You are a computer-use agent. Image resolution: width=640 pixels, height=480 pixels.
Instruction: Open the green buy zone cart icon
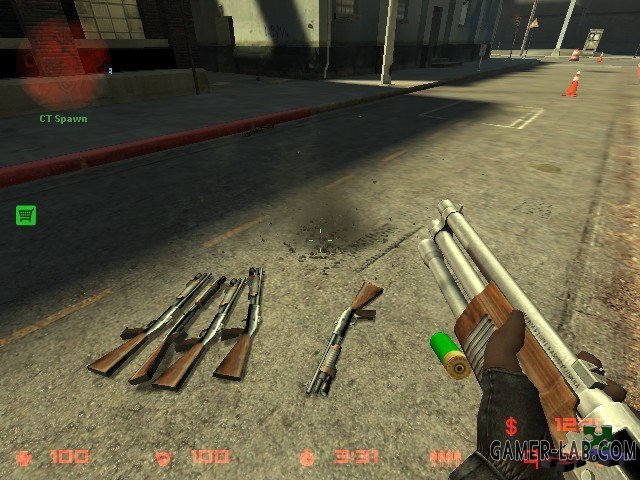point(26,214)
